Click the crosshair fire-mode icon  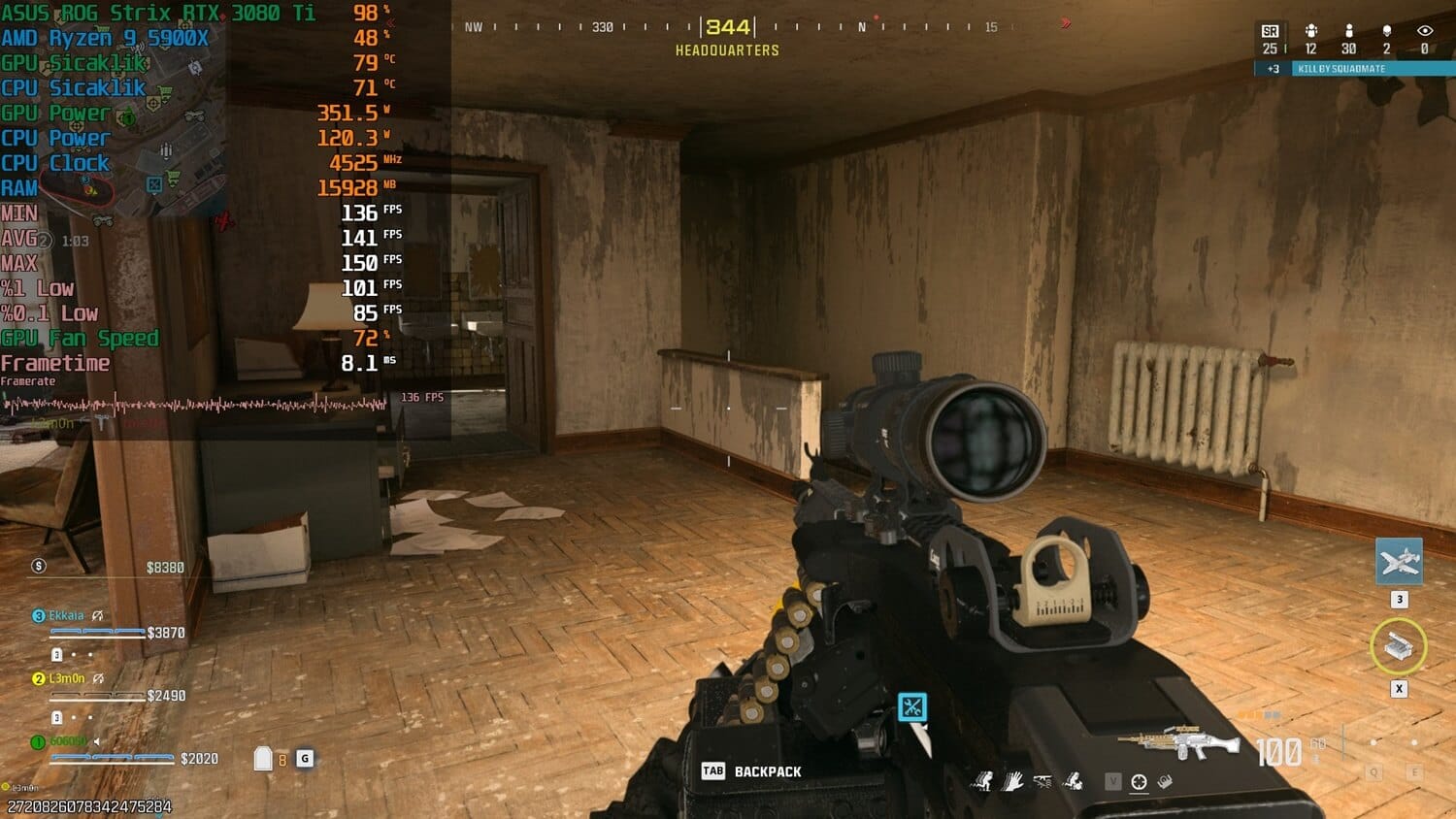pyautogui.click(x=1139, y=781)
